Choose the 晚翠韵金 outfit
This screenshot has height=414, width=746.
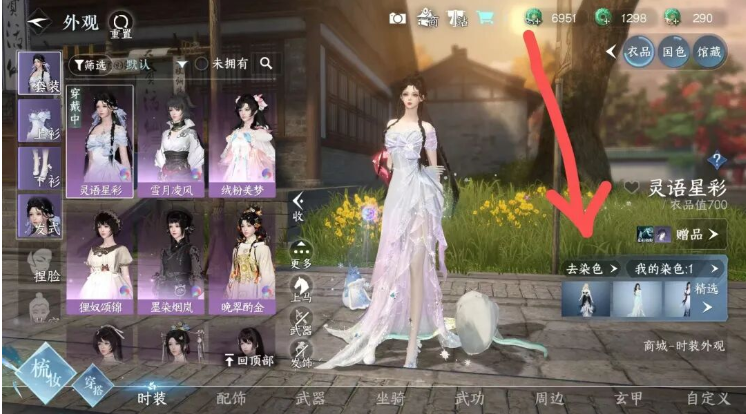point(242,257)
